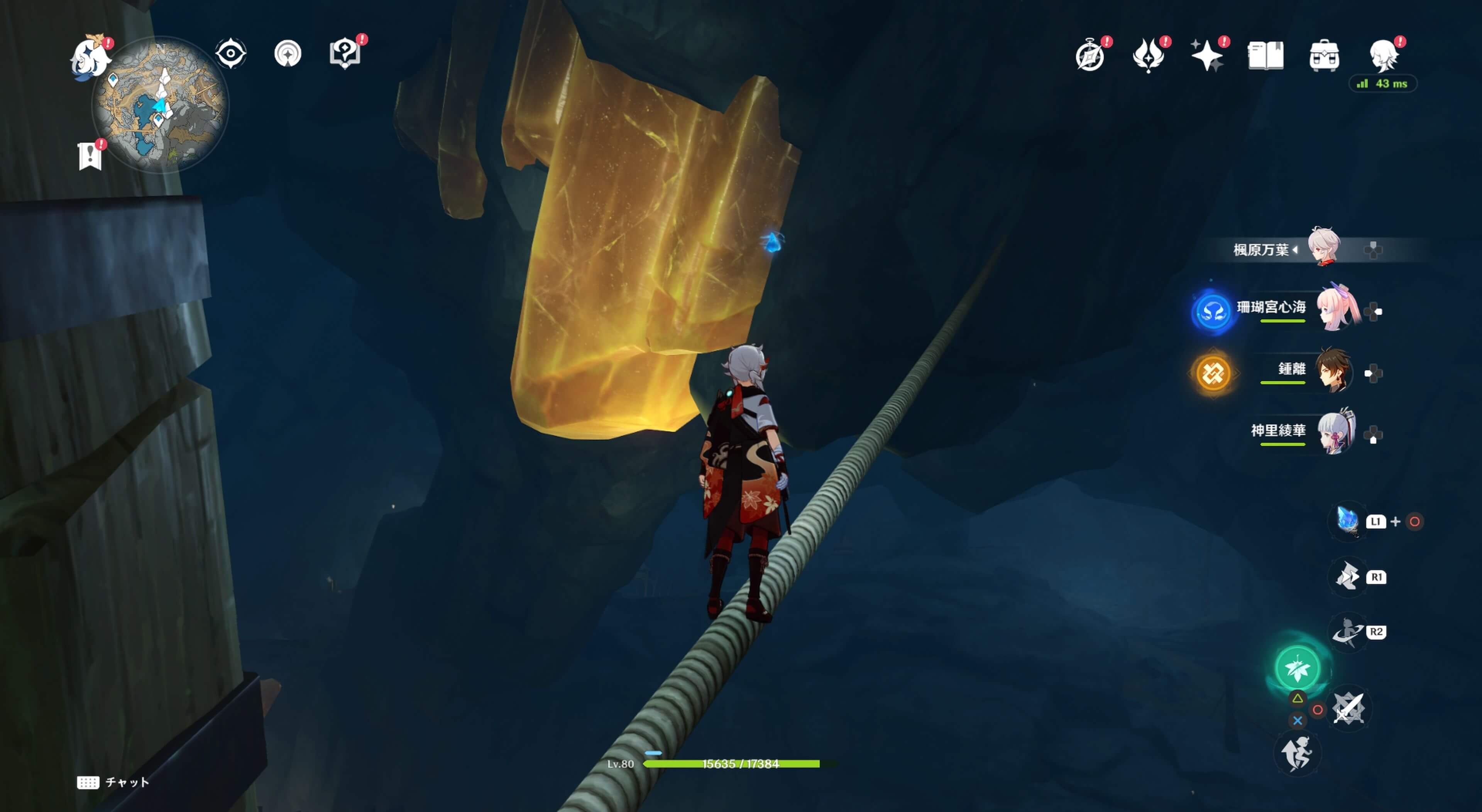Use the blue crystal gadget icon

(1347, 521)
